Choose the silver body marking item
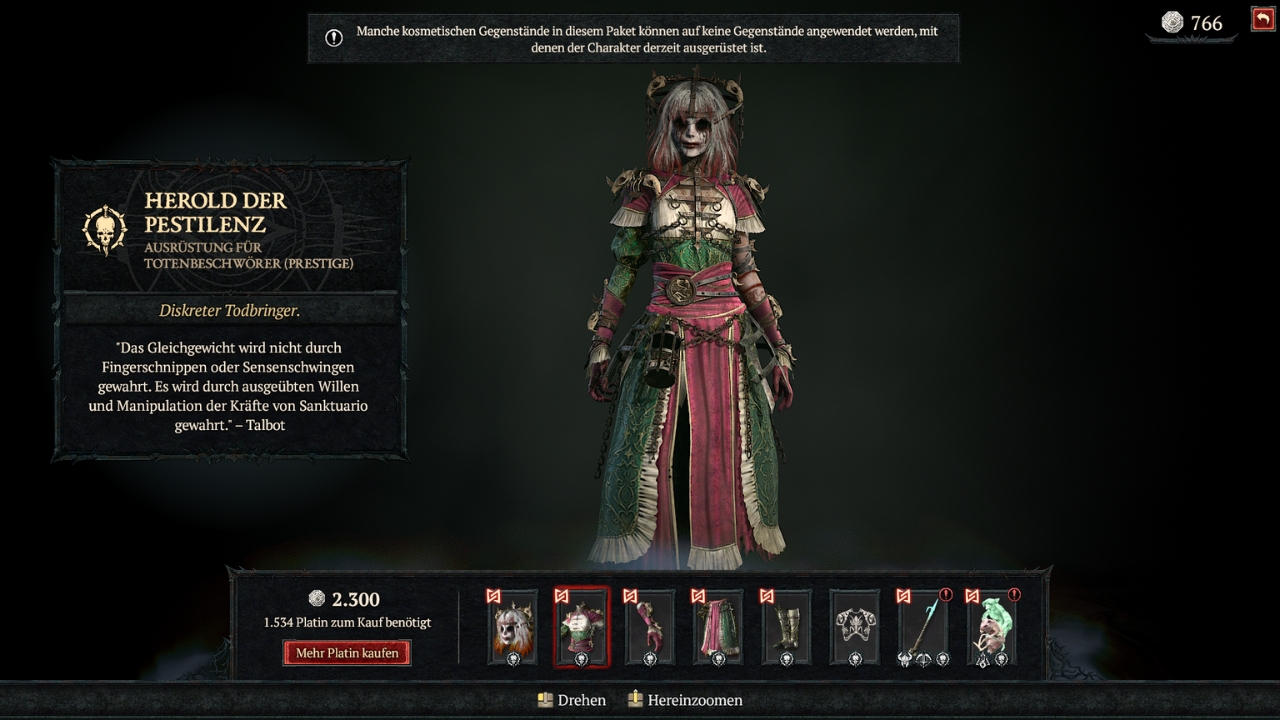The width and height of the screenshot is (1280, 720). coord(855,627)
